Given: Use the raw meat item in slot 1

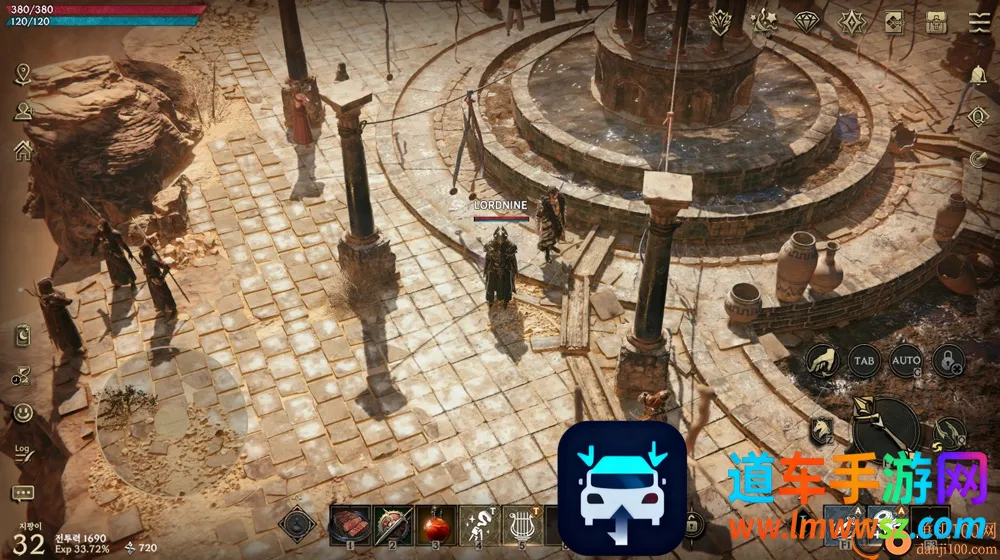Looking at the screenshot, I should [350, 524].
